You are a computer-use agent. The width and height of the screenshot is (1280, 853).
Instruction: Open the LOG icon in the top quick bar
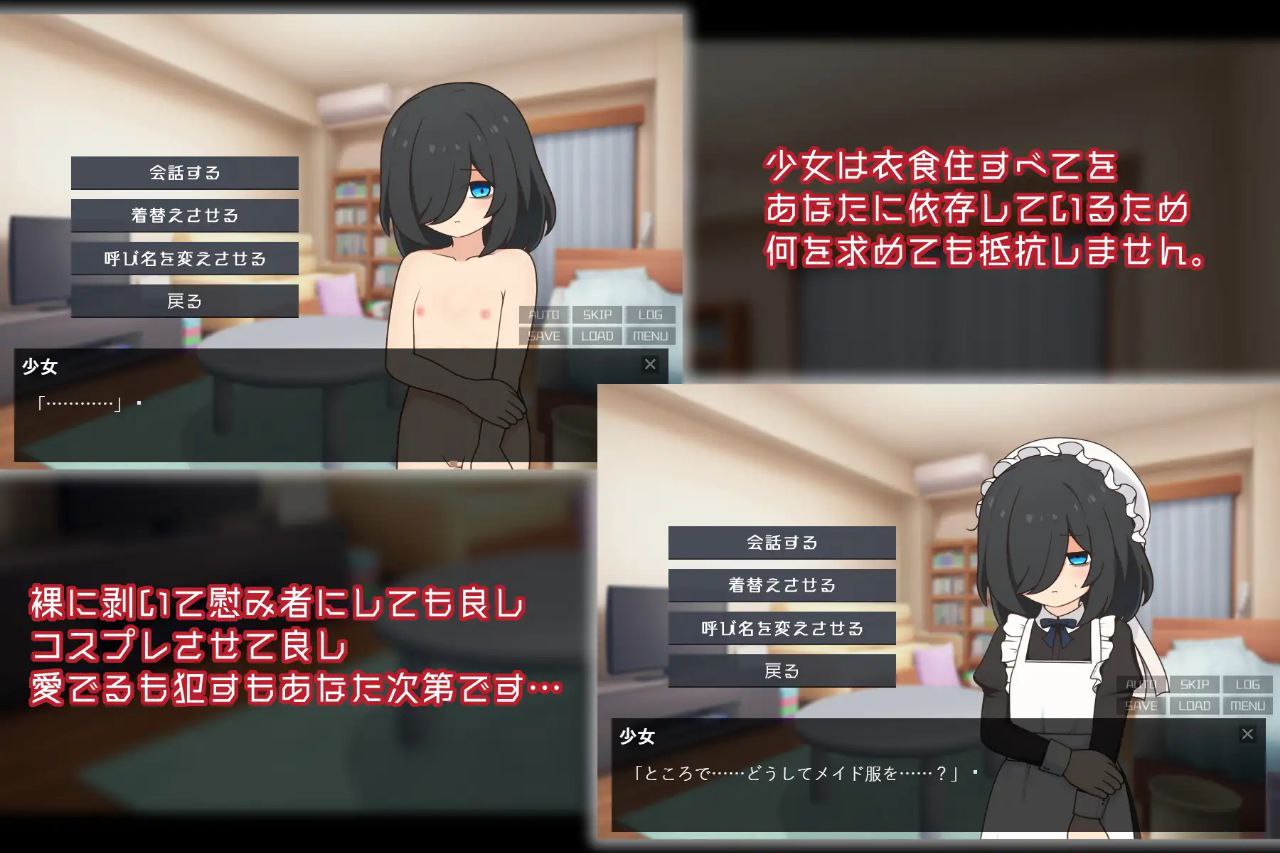click(x=650, y=314)
